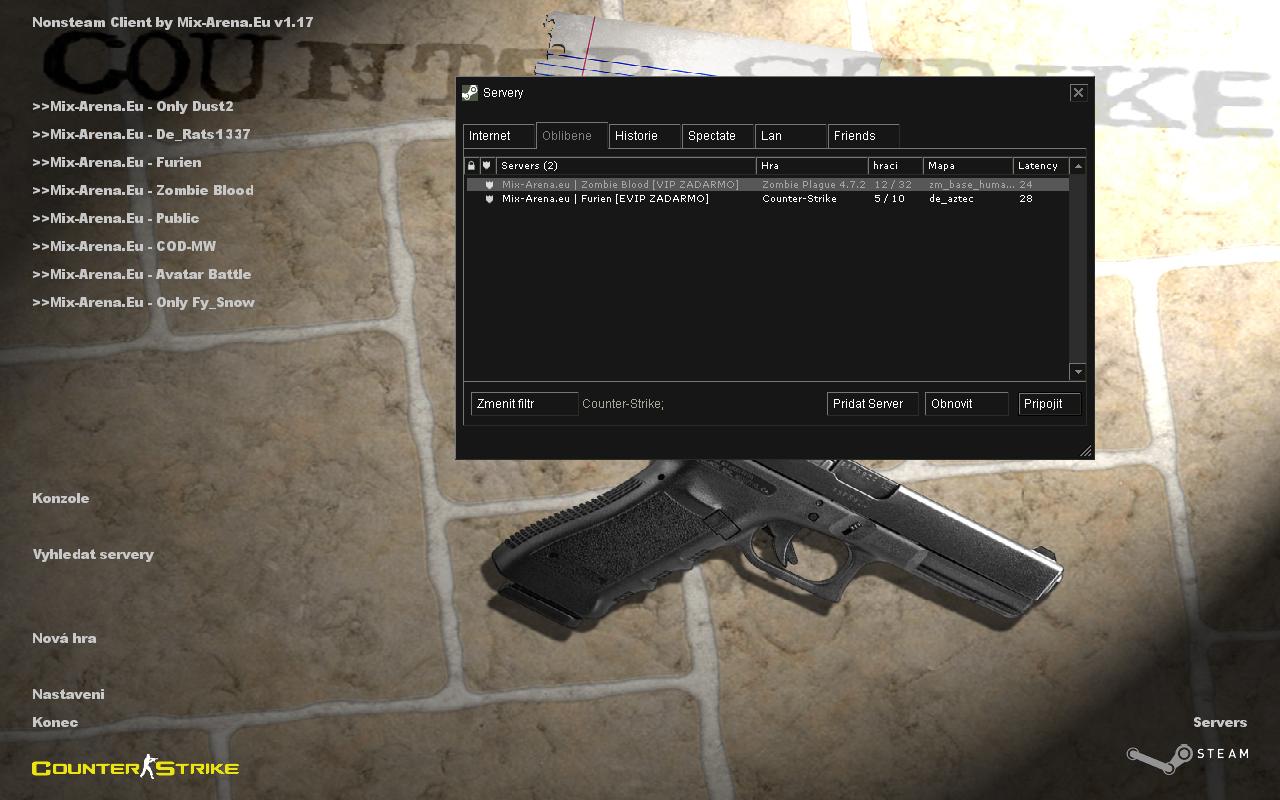Choose Vyhledat servery from main menu
This screenshot has height=800, width=1280.
(x=93, y=554)
